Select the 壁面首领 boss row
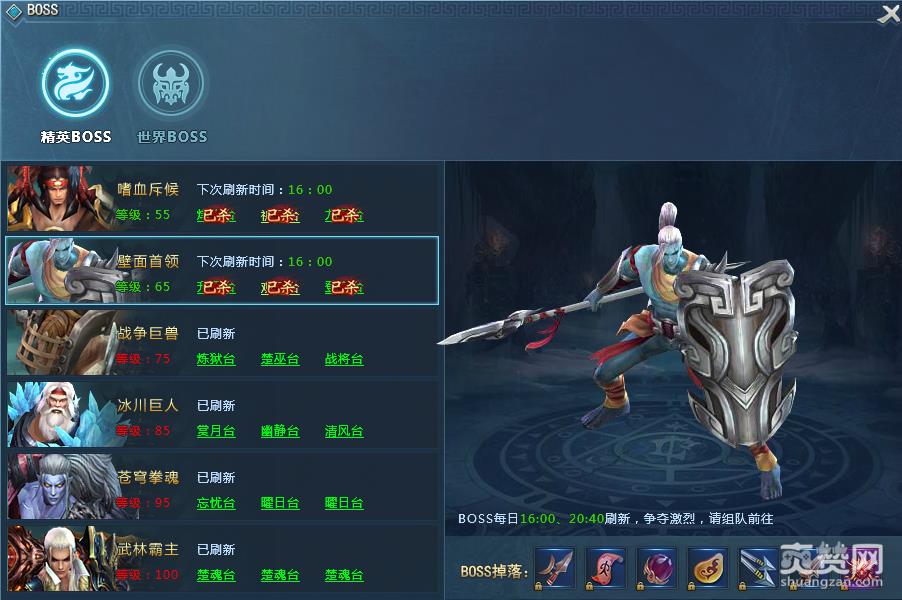This screenshot has width=902, height=600. coord(222,270)
